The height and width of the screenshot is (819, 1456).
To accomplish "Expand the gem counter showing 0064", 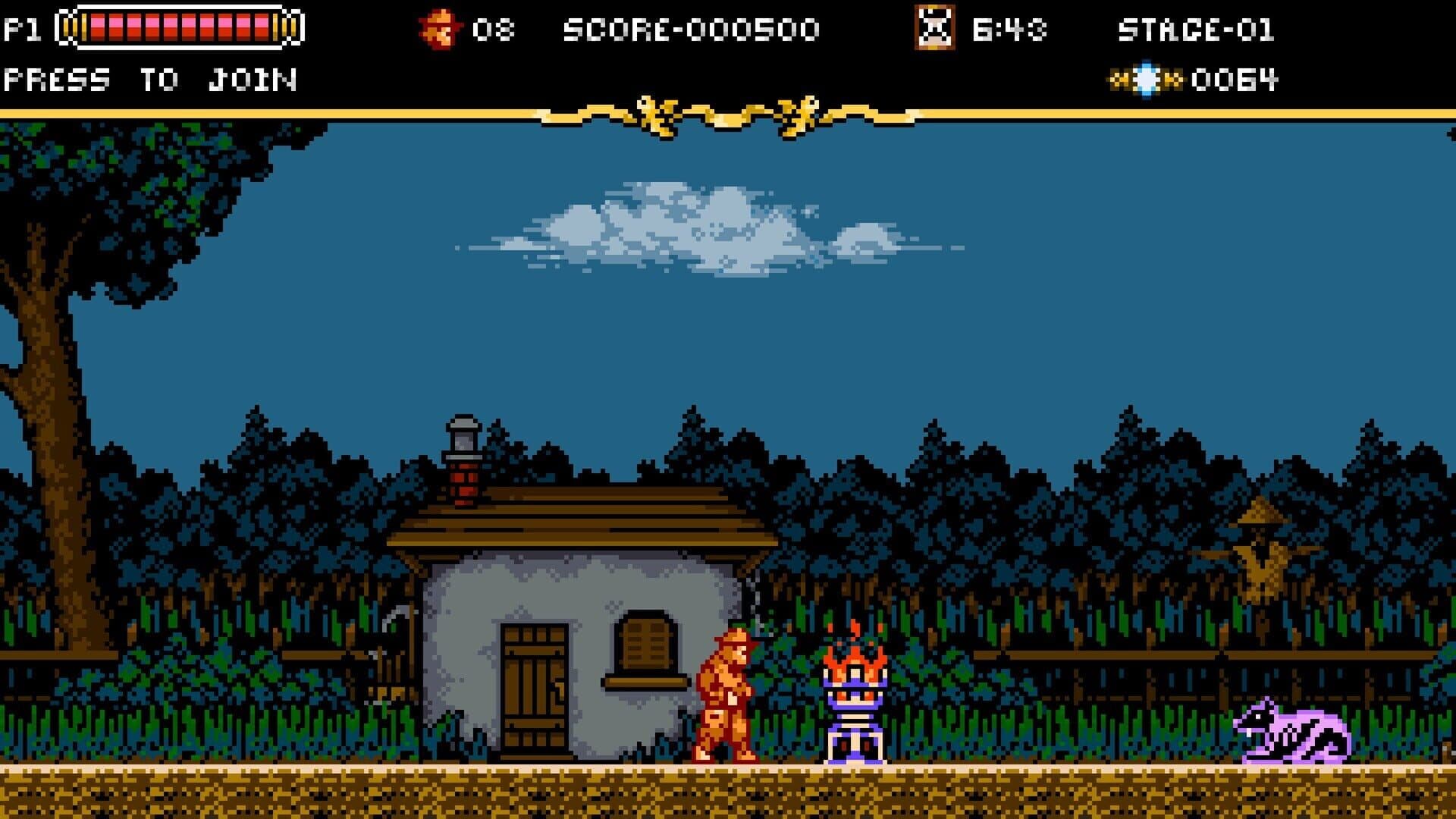I will pos(1233,78).
